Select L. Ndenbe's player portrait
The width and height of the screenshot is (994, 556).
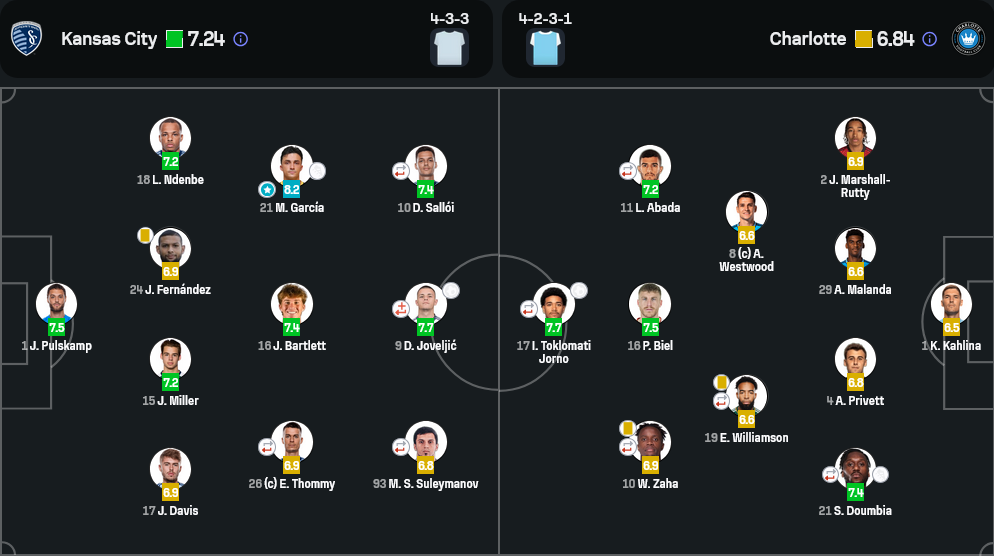pyautogui.click(x=170, y=138)
